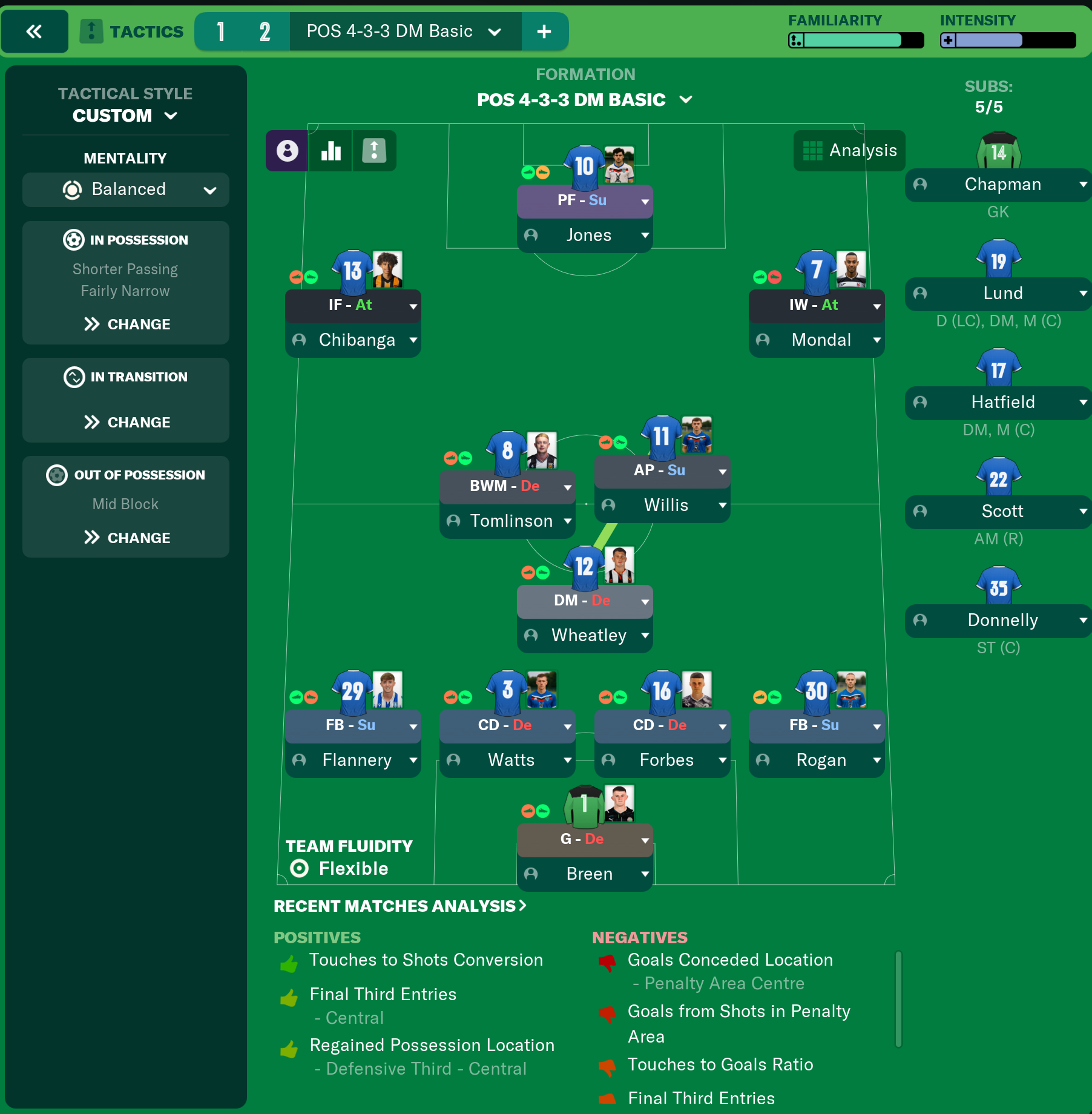Viewport: 1092px width, 1114px height.
Task: Collapse the screen with the double-chevron icon
Action: [x=35, y=31]
